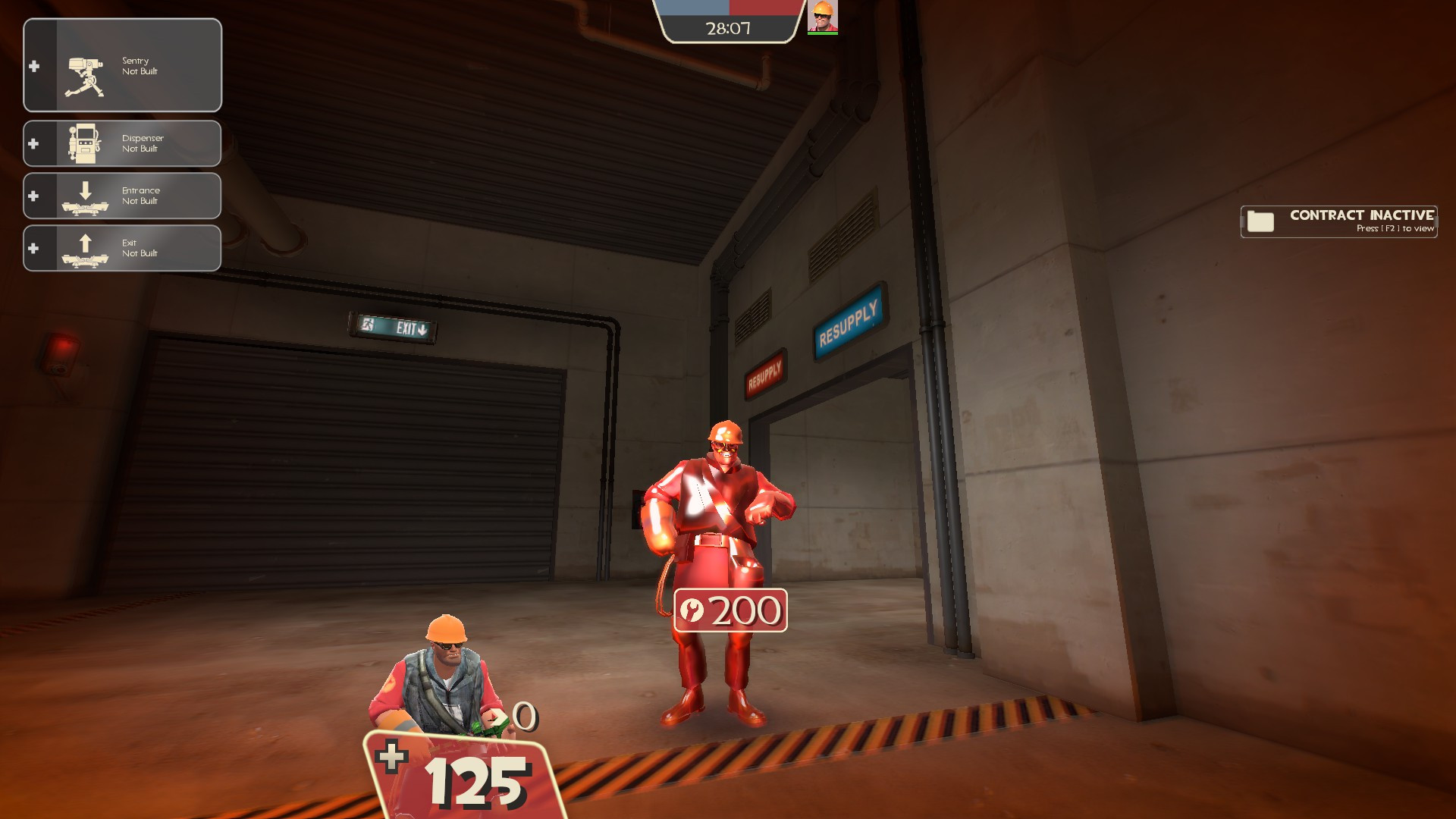Toggle the plus badge on the Sentry panel
The height and width of the screenshot is (819, 1456).
pyautogui.click(x=33, y=65)
